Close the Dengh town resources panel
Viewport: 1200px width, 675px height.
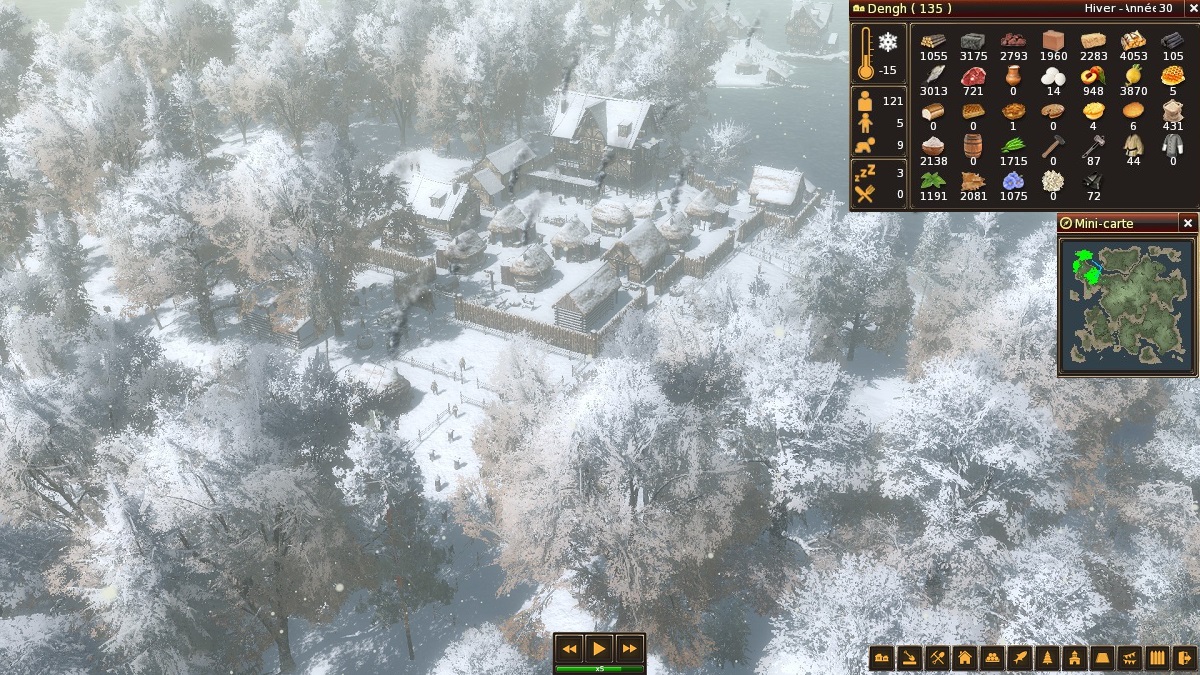tap(1191, 9)
